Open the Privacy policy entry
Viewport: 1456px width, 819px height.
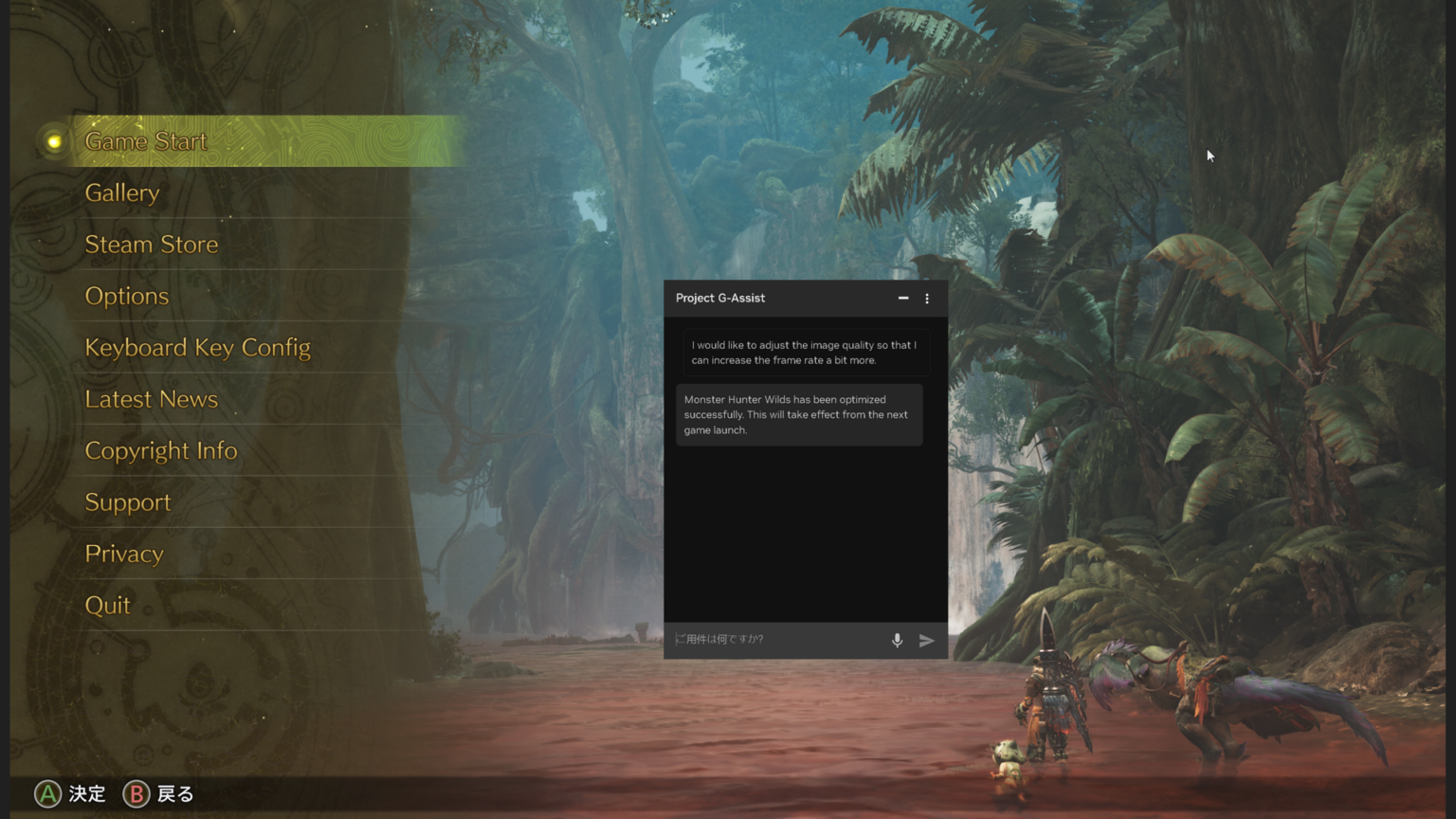[124, 553]
